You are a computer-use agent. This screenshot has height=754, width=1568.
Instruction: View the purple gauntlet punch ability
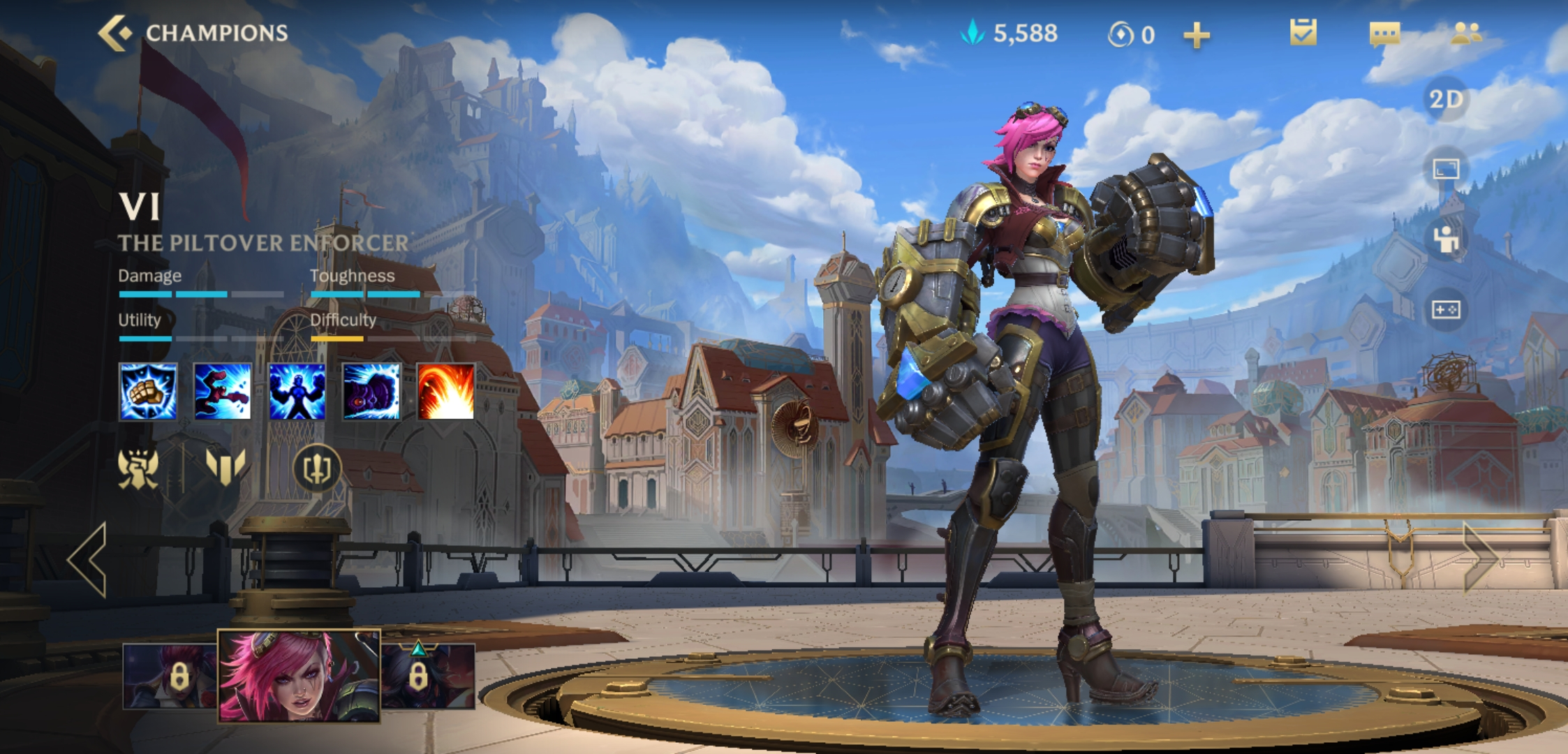[371, 392]
